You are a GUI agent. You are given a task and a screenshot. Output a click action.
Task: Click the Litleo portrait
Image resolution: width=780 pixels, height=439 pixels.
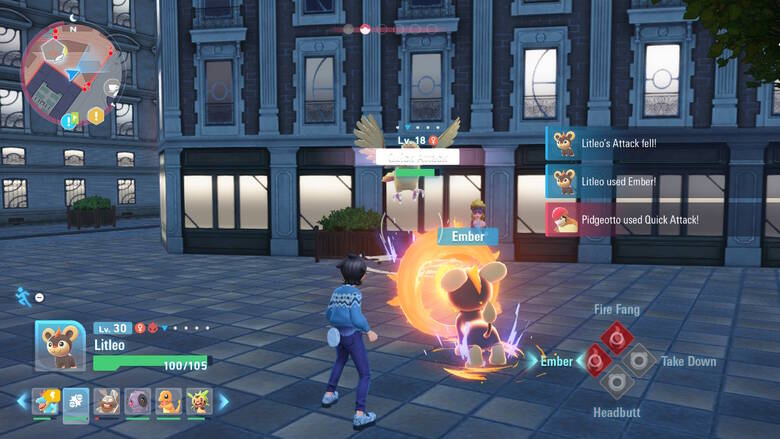(60, 345)
